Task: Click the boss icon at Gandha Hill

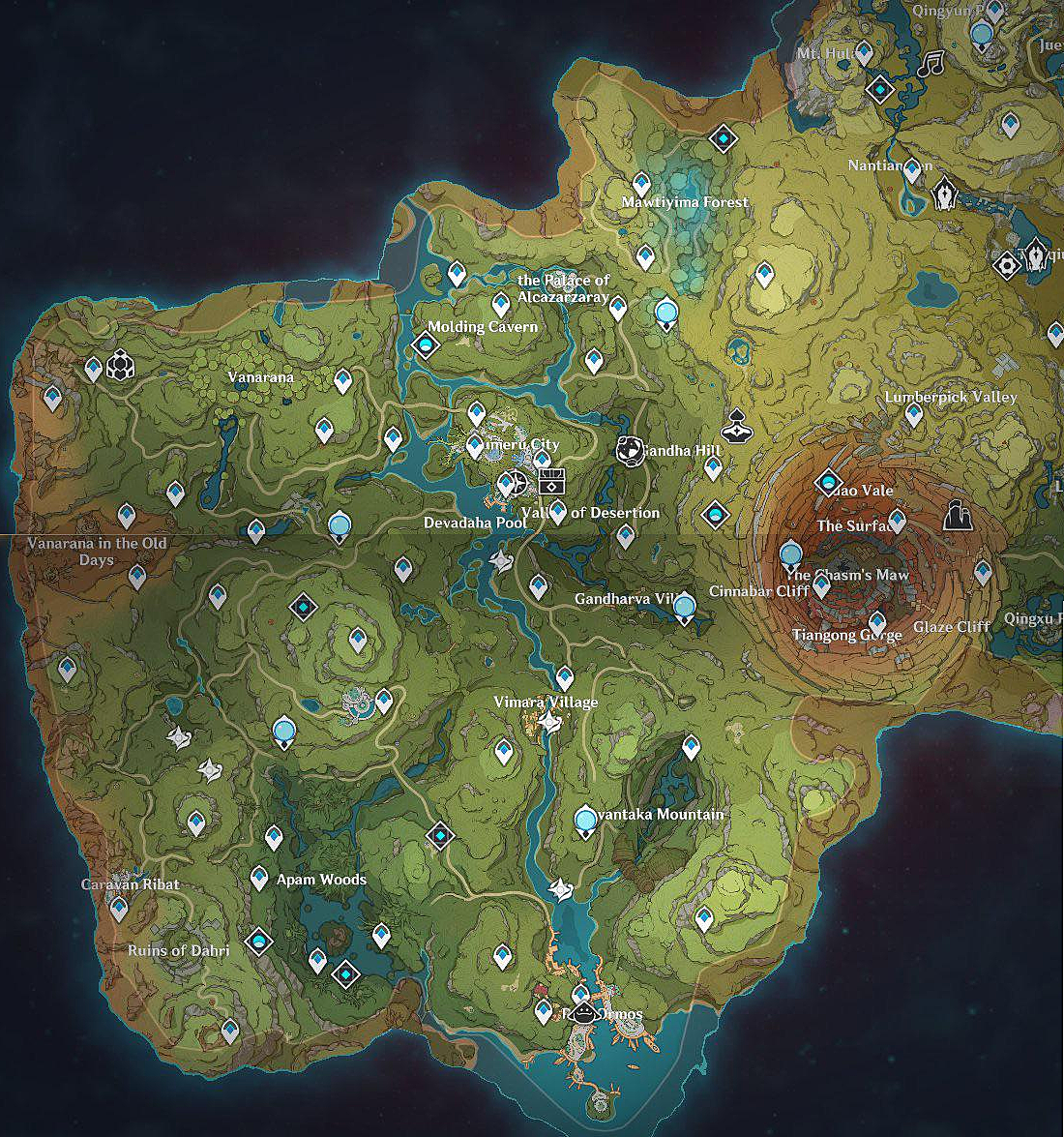Action: (630, 449)
